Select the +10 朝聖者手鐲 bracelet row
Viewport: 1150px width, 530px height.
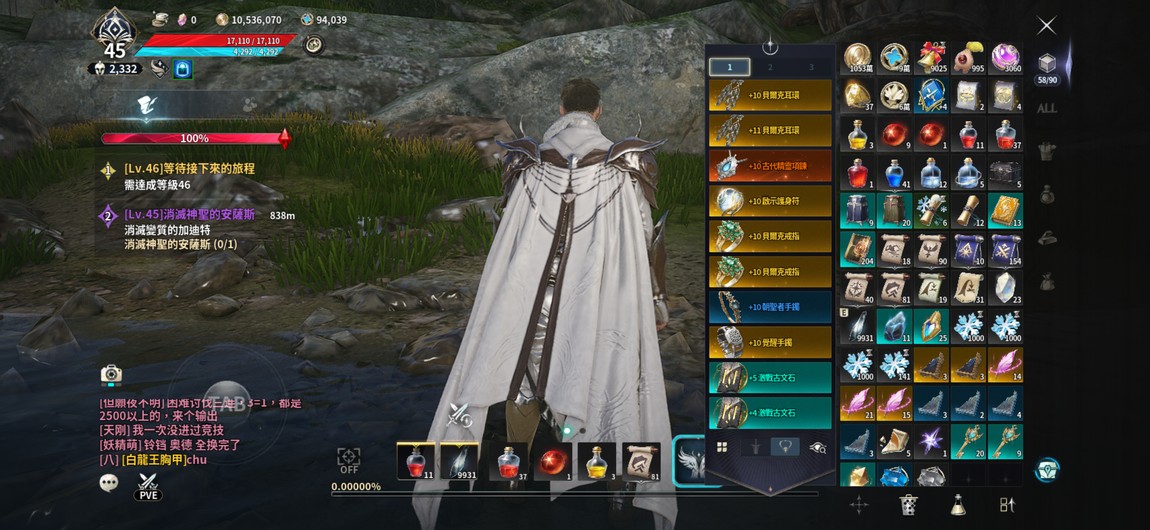771,307
